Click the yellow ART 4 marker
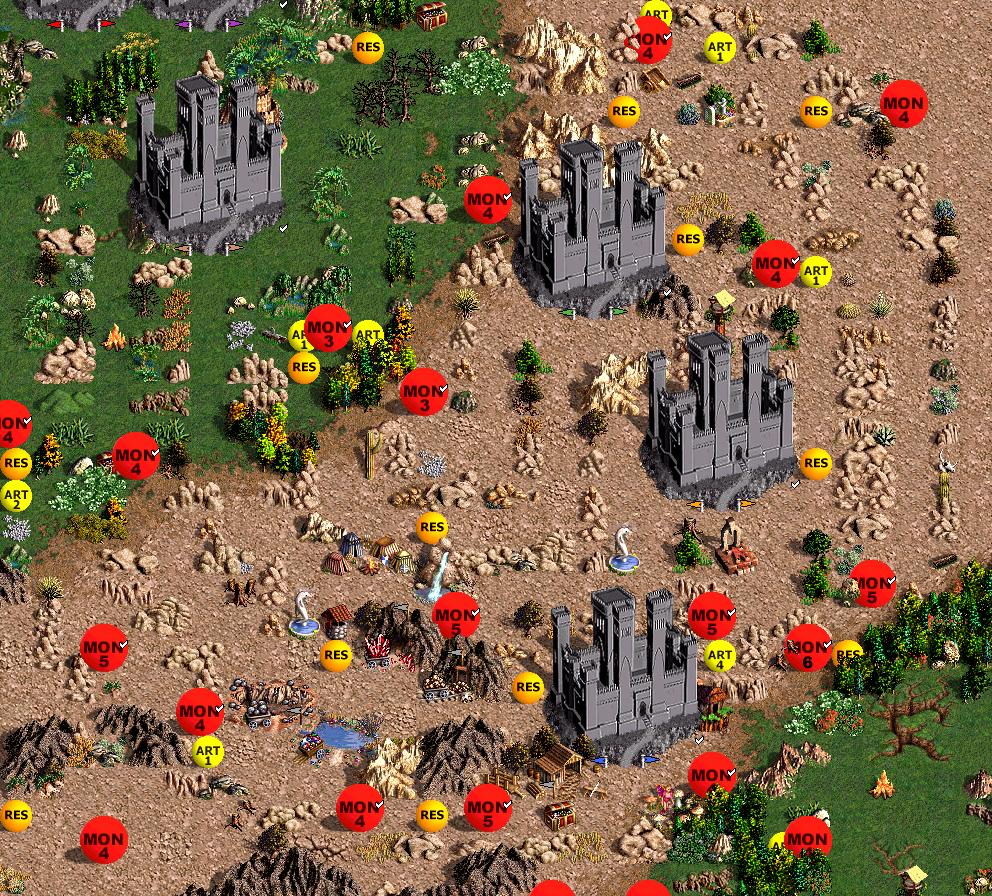 click(720, 656)
